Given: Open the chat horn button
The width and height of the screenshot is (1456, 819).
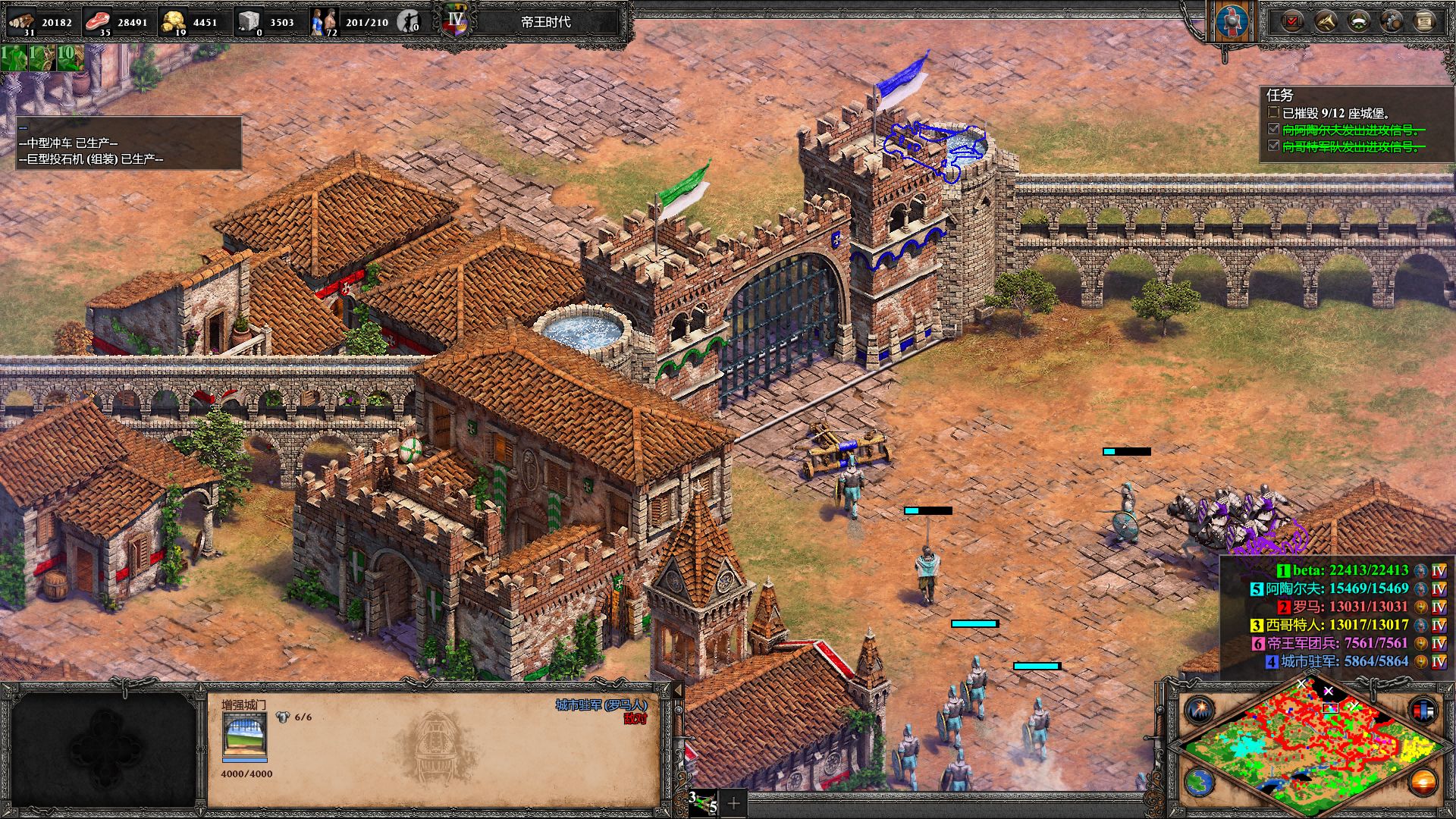Looking at the screenshot, I should (x=1326, y=21).
